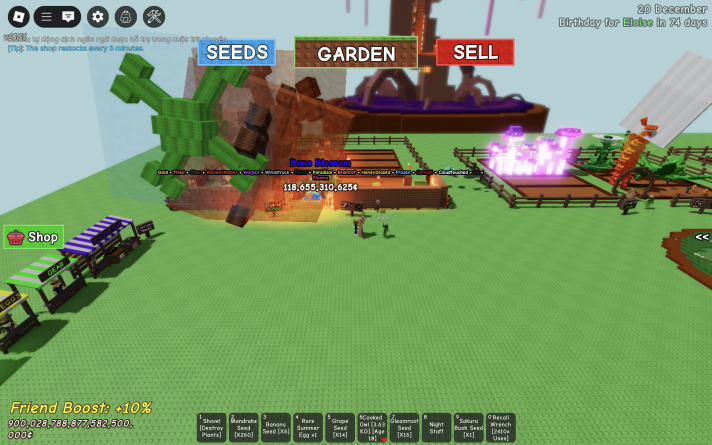Open the gear settings icon

[97, 17]
